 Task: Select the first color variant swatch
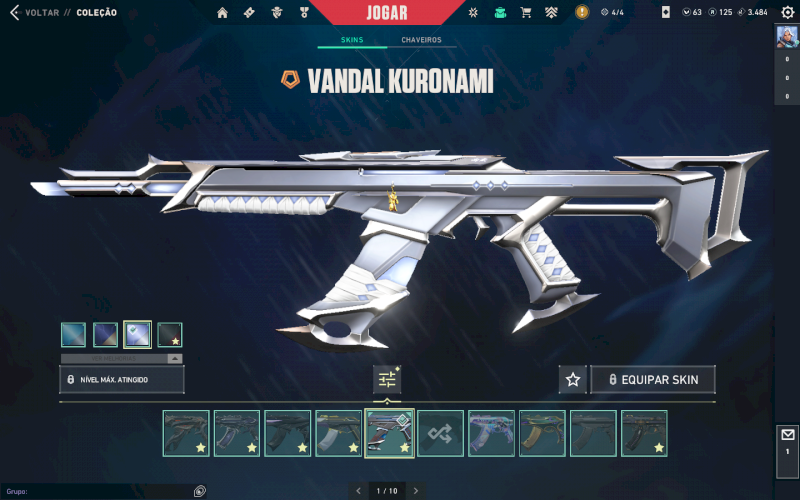click(x=73, y=334)
